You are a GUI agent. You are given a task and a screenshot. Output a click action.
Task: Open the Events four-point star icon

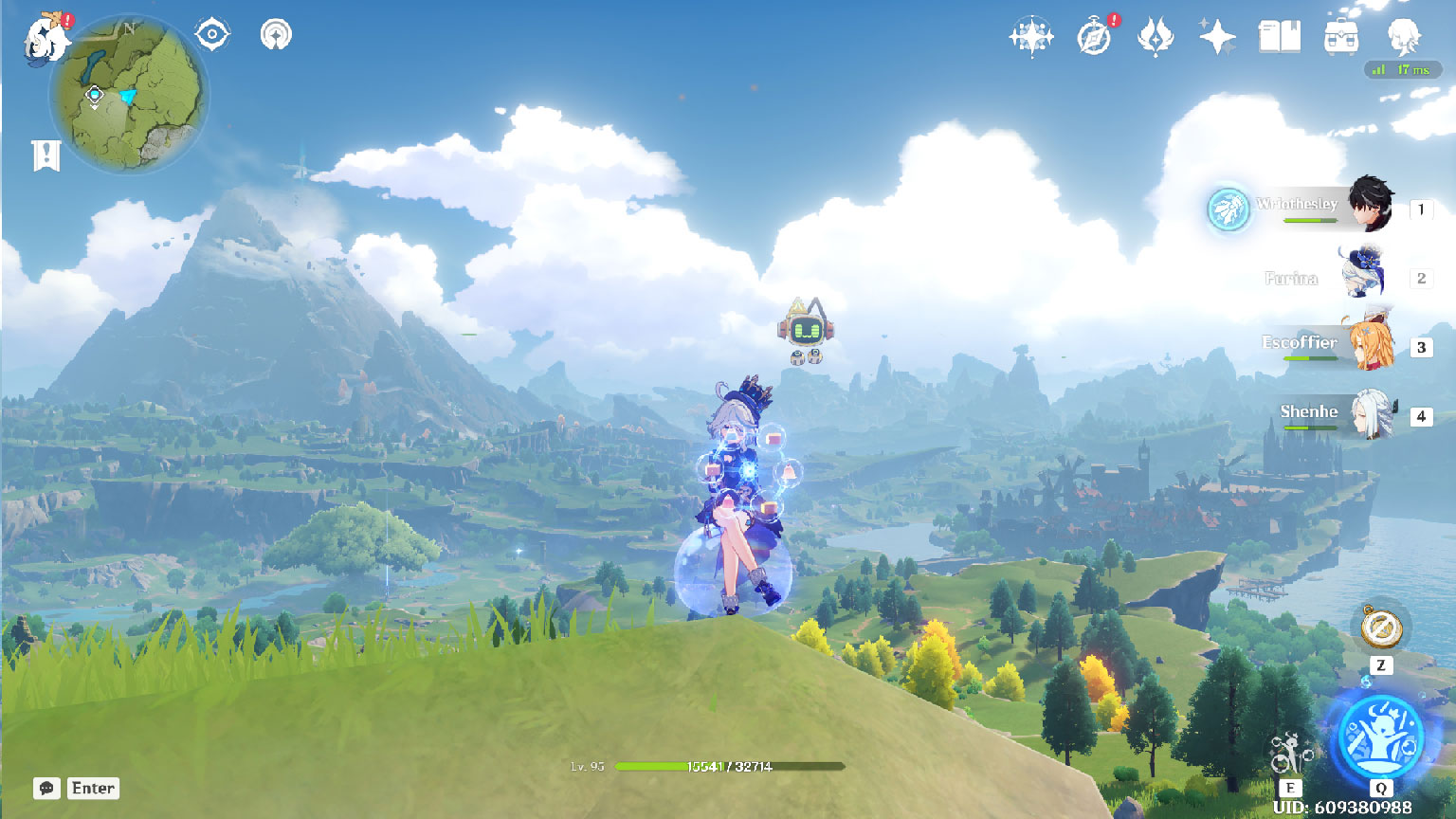tap(1217, 38)
